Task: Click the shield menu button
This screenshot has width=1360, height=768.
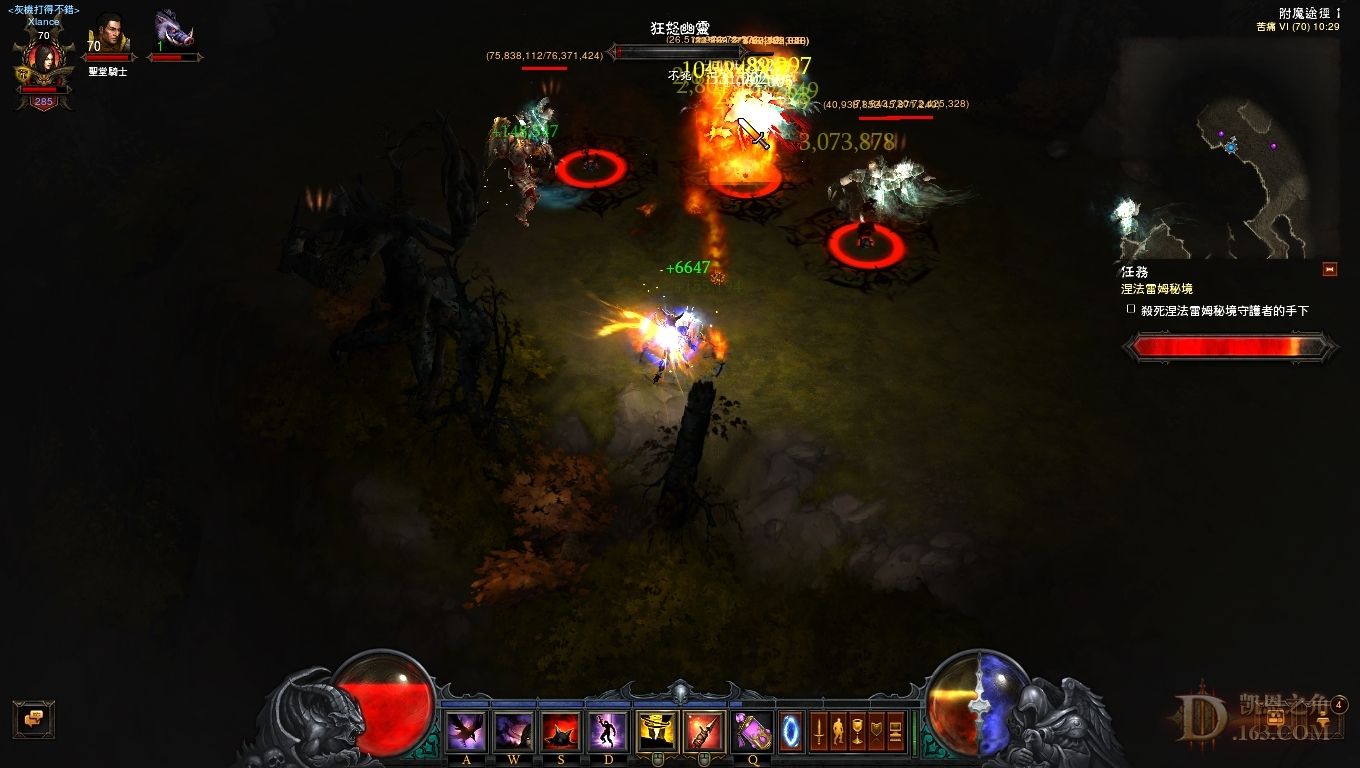Action: [876, 731]
